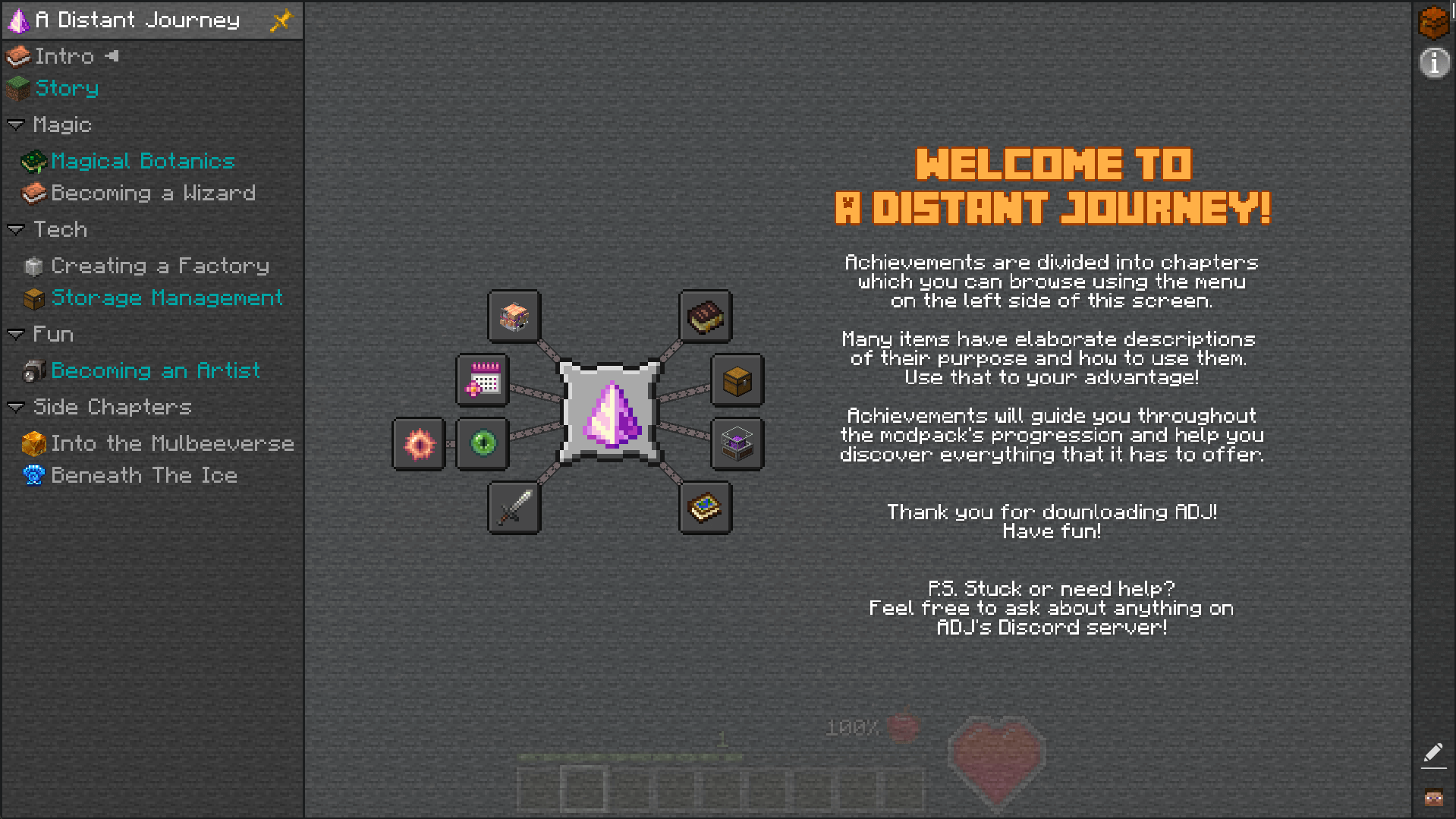
Task: Open the Becoming a Wizard chapter
Action: 153,193
